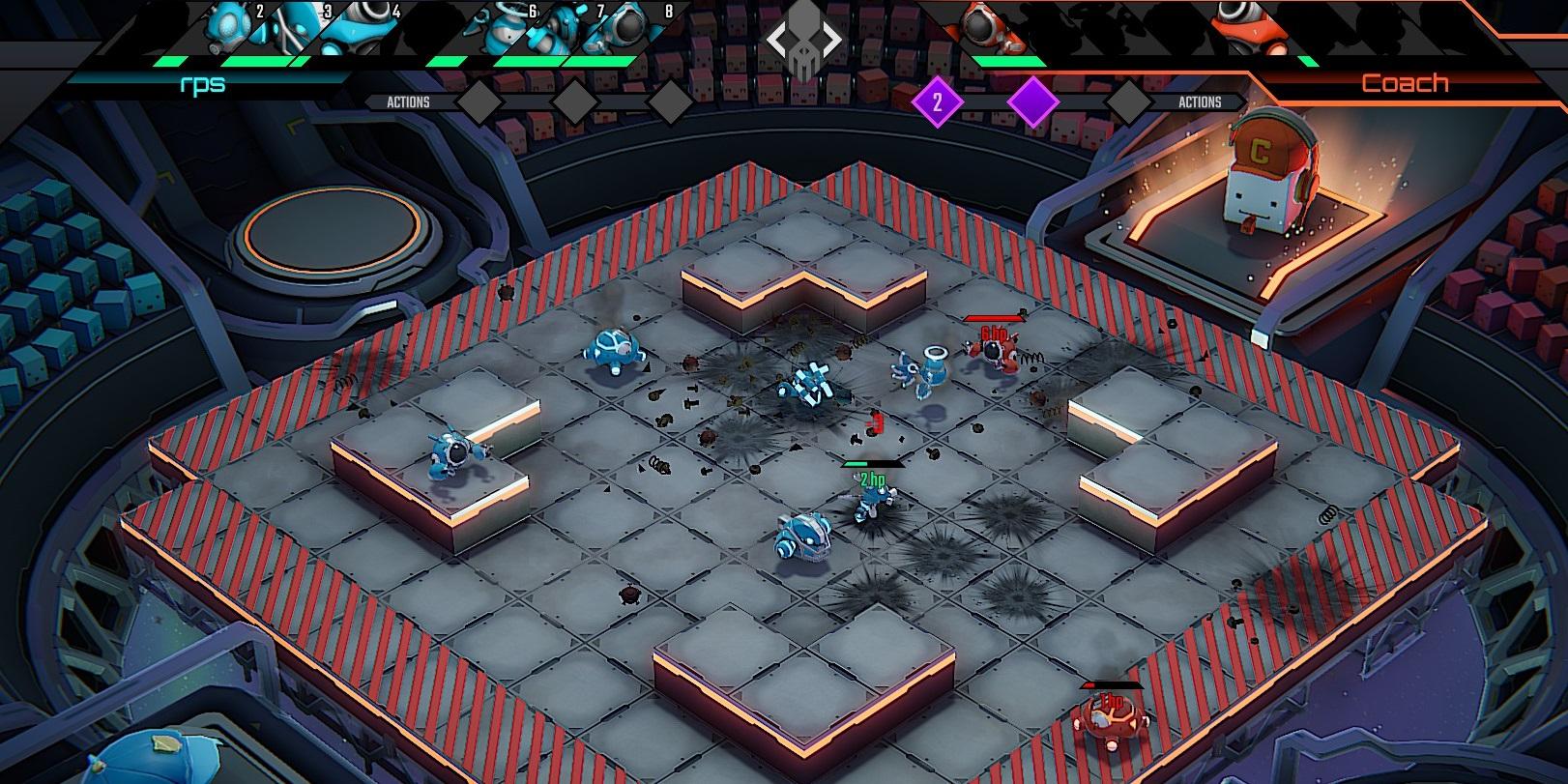Click the ACTIONS label on Coach's side

1201,101
